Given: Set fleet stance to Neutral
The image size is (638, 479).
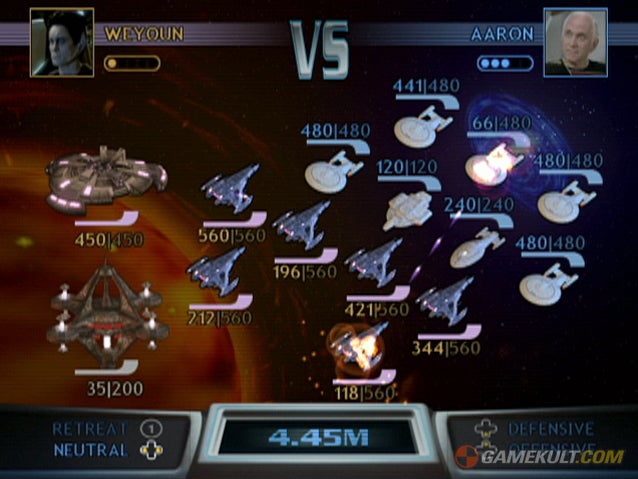Looking at the screenshot, I should pos(91,450).
